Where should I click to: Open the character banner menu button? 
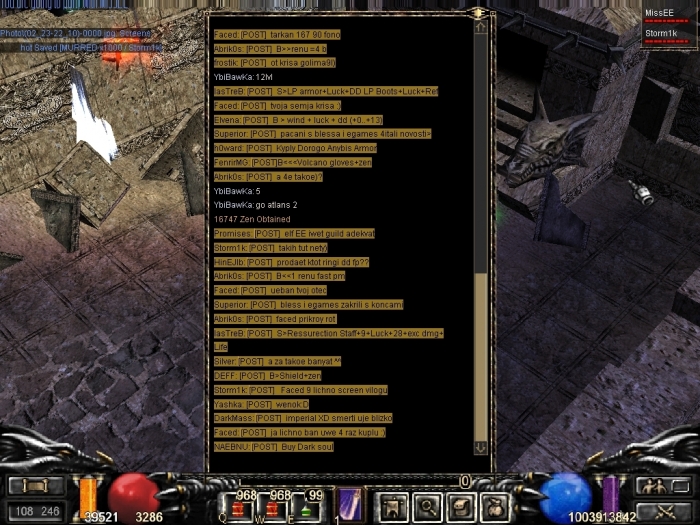tap(391, 507)
